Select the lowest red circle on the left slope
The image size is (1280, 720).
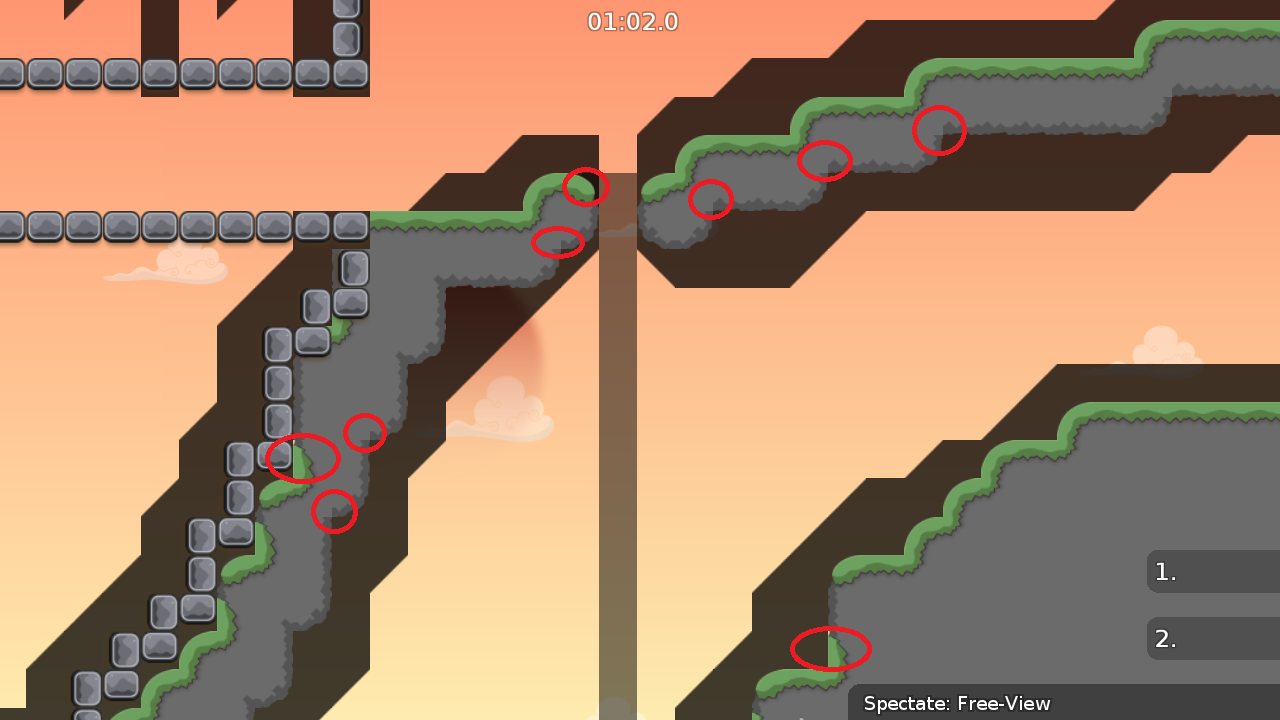point(335,512)
